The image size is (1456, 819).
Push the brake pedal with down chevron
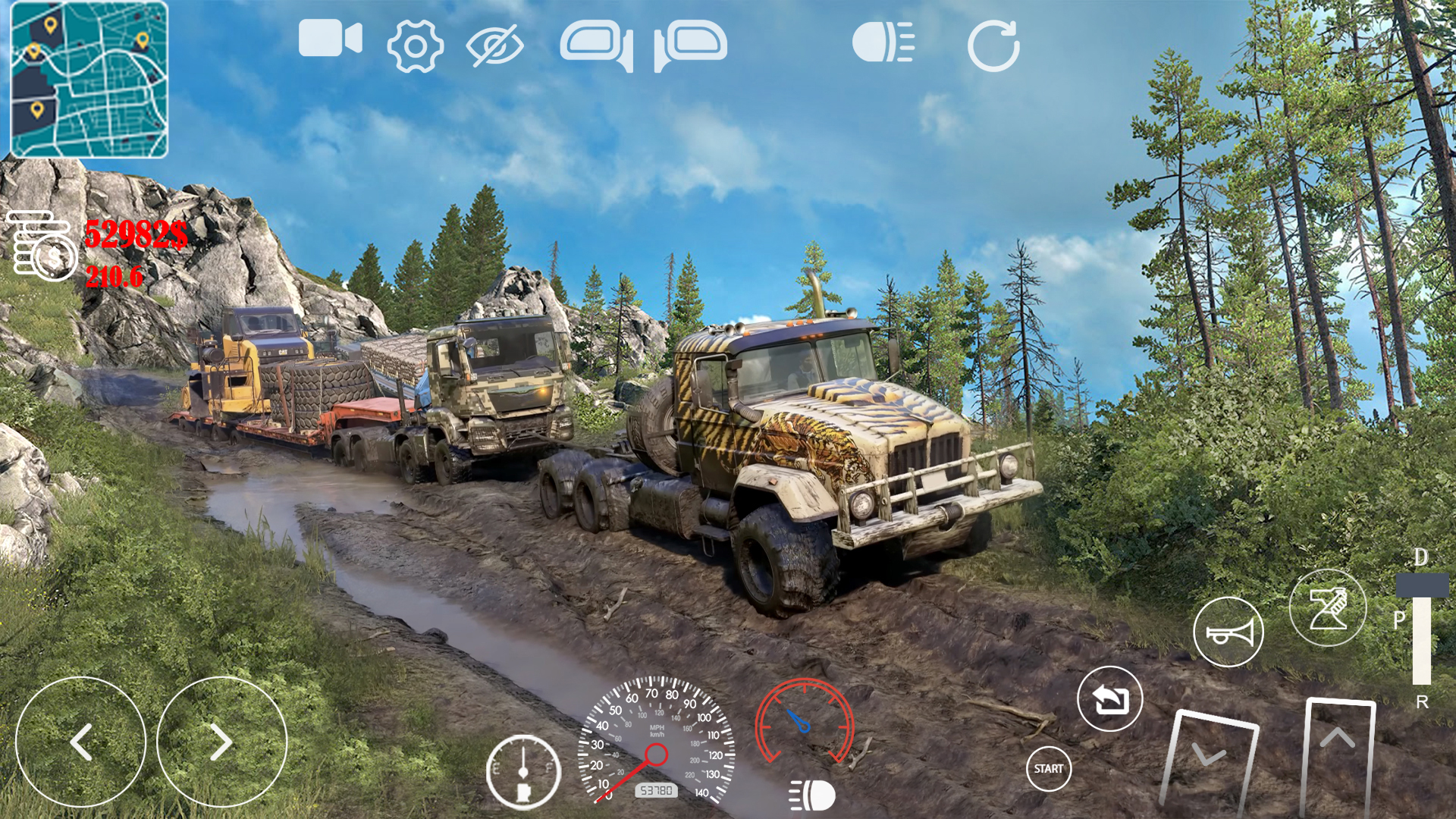click(1209, 762)
